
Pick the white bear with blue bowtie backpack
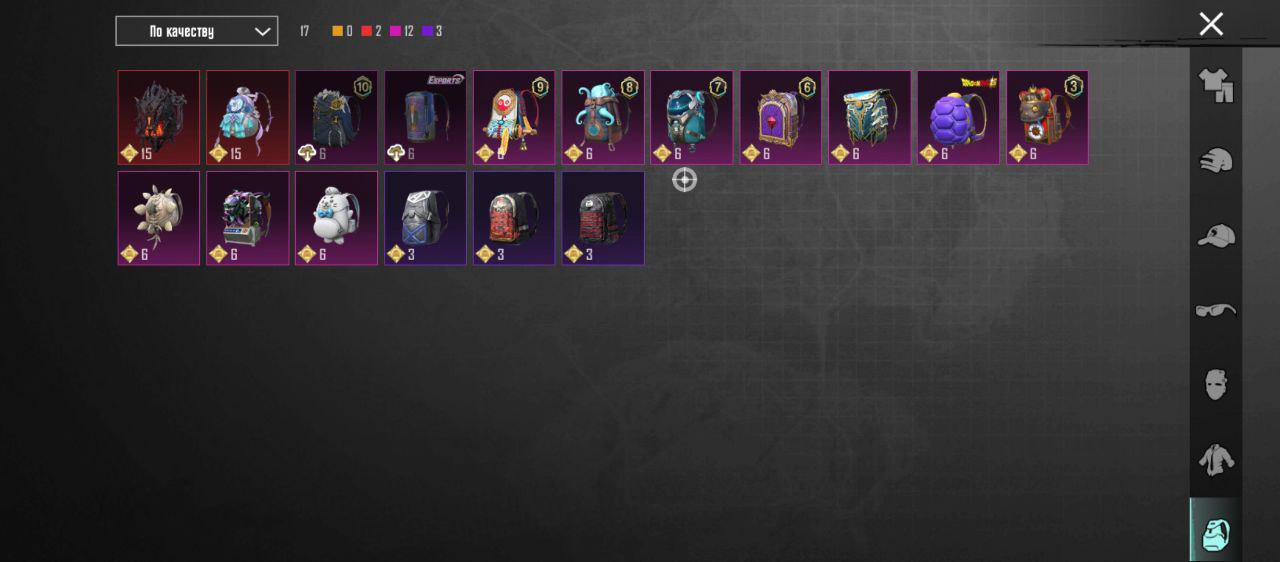[336, 217]
